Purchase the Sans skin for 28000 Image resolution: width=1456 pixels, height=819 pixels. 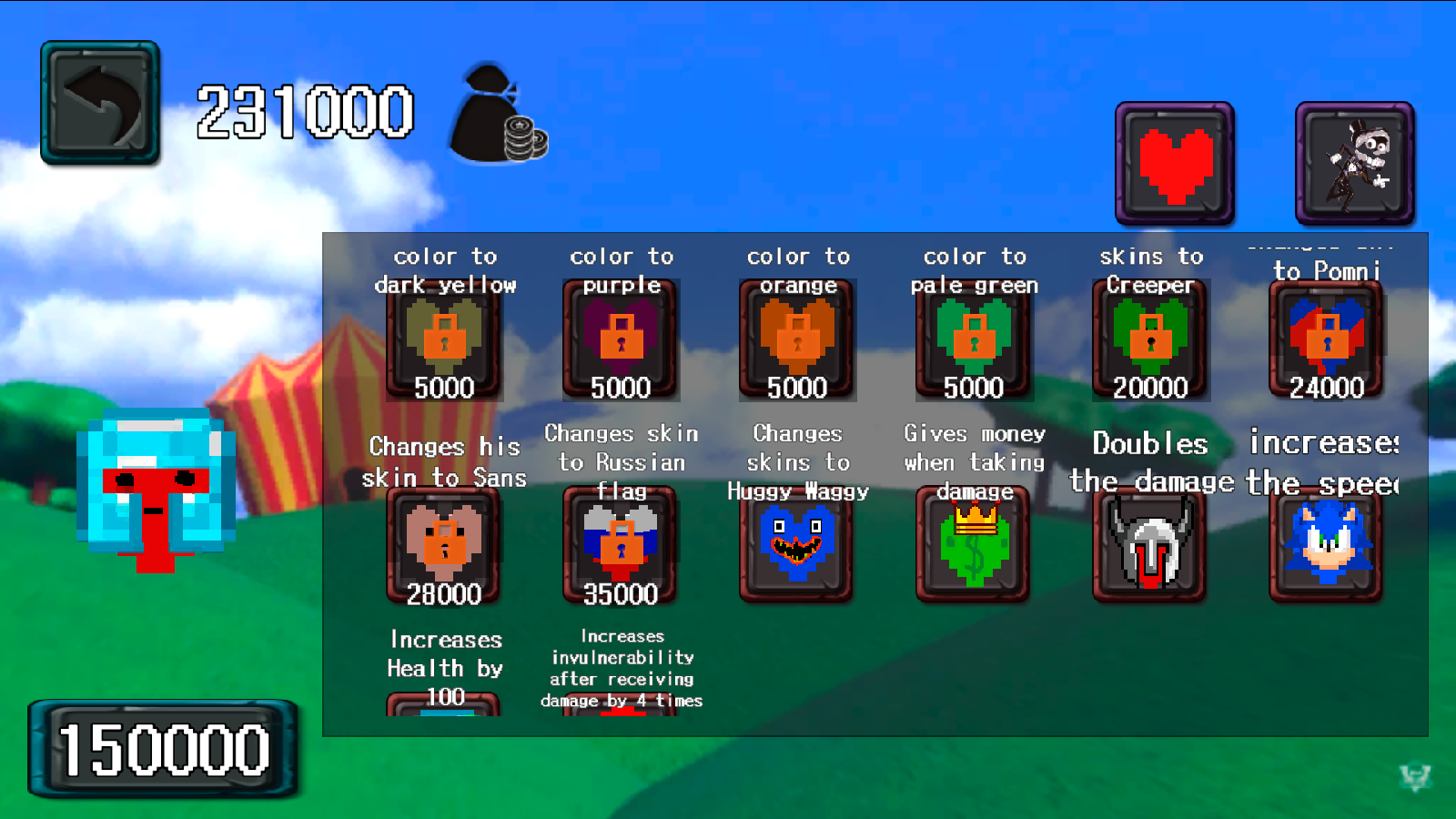pyautogui.click(x=444, y=544)
